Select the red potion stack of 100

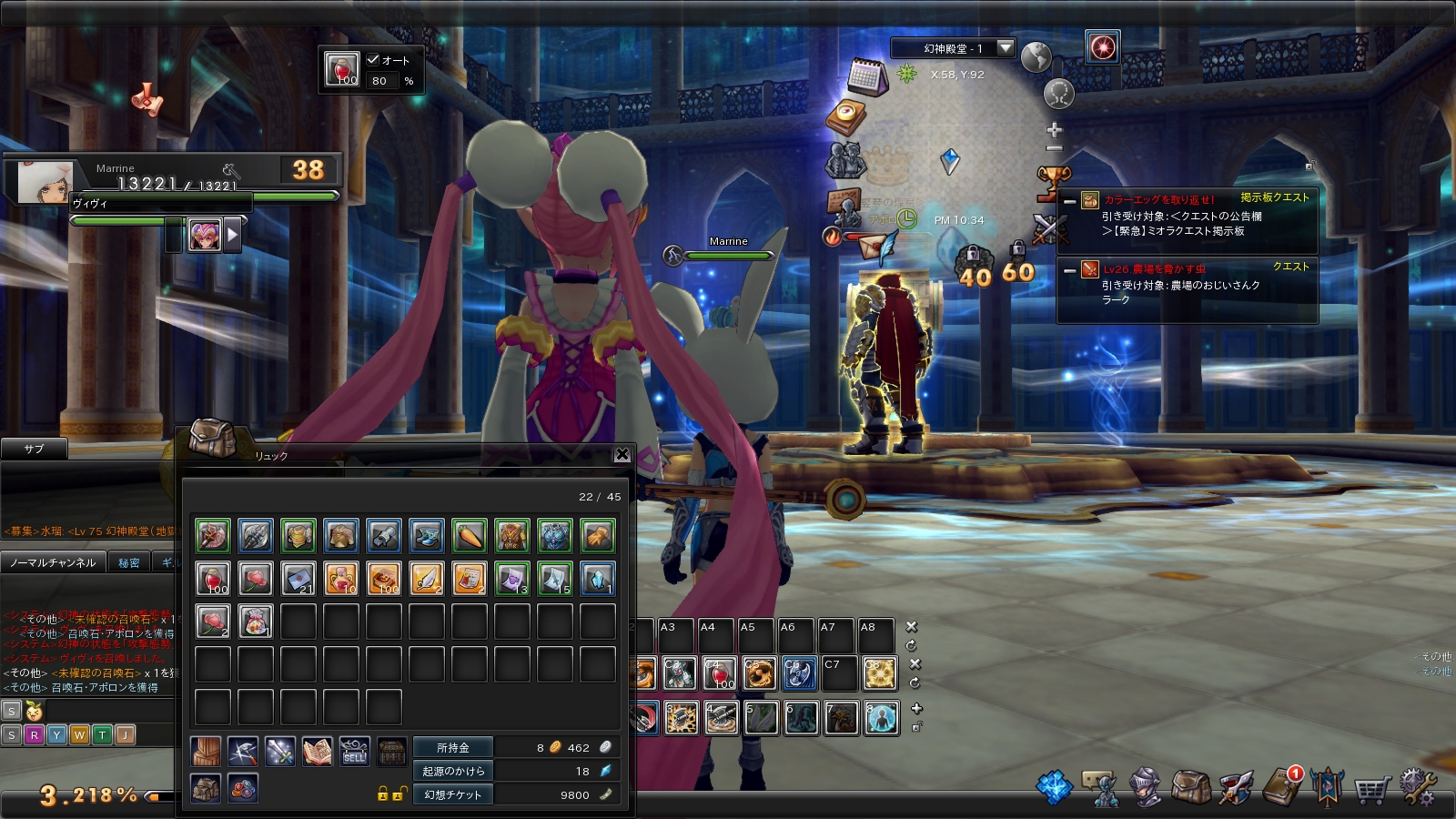(x=213, y=579)
